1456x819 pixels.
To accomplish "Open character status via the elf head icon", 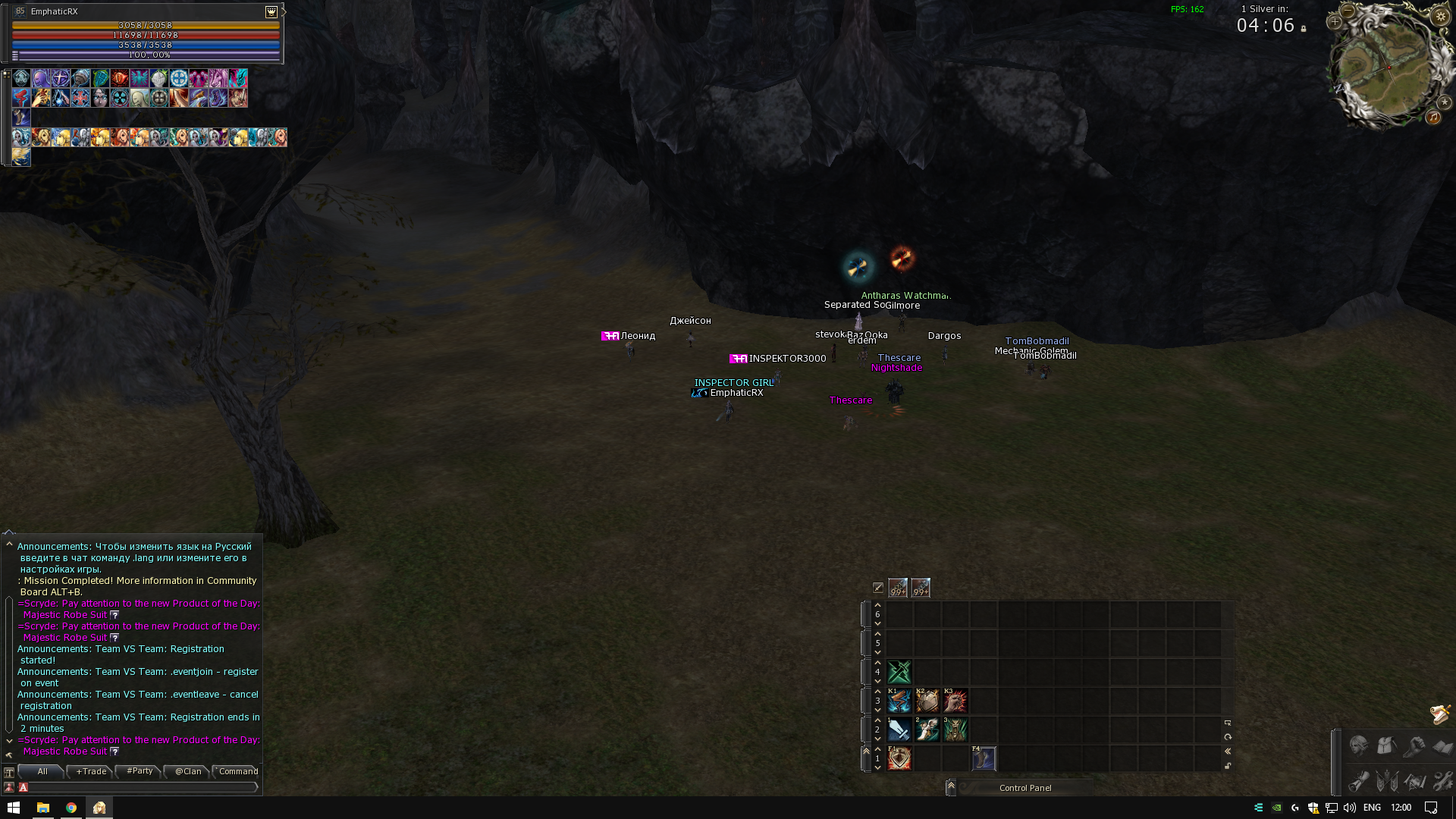I will coord(1358,747).
